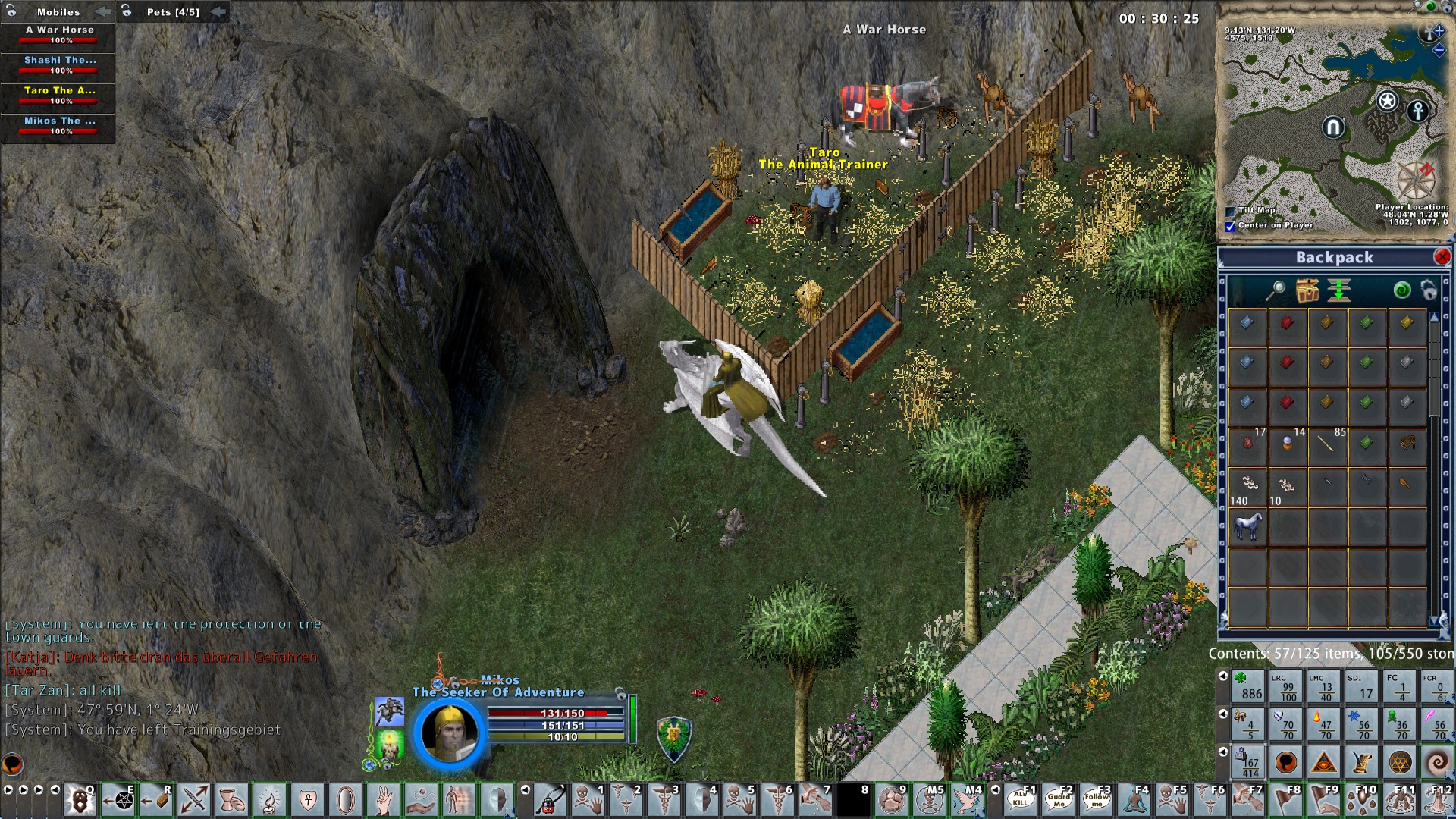Zoom in the minimap with plus button

[1439, 31]
